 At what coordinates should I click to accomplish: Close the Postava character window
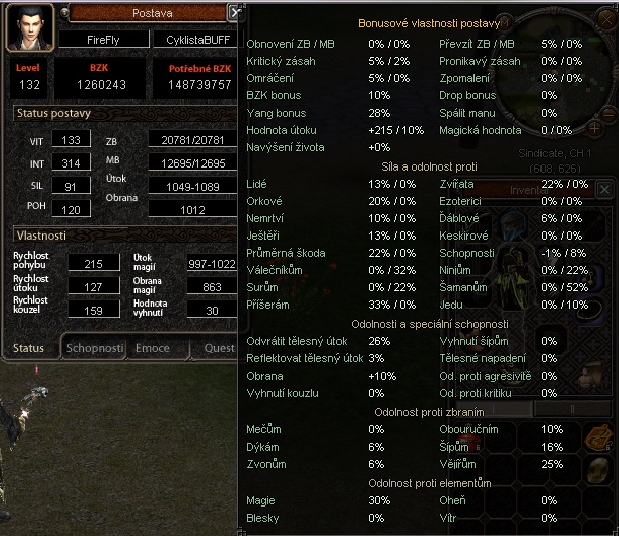tap(235, 13)
